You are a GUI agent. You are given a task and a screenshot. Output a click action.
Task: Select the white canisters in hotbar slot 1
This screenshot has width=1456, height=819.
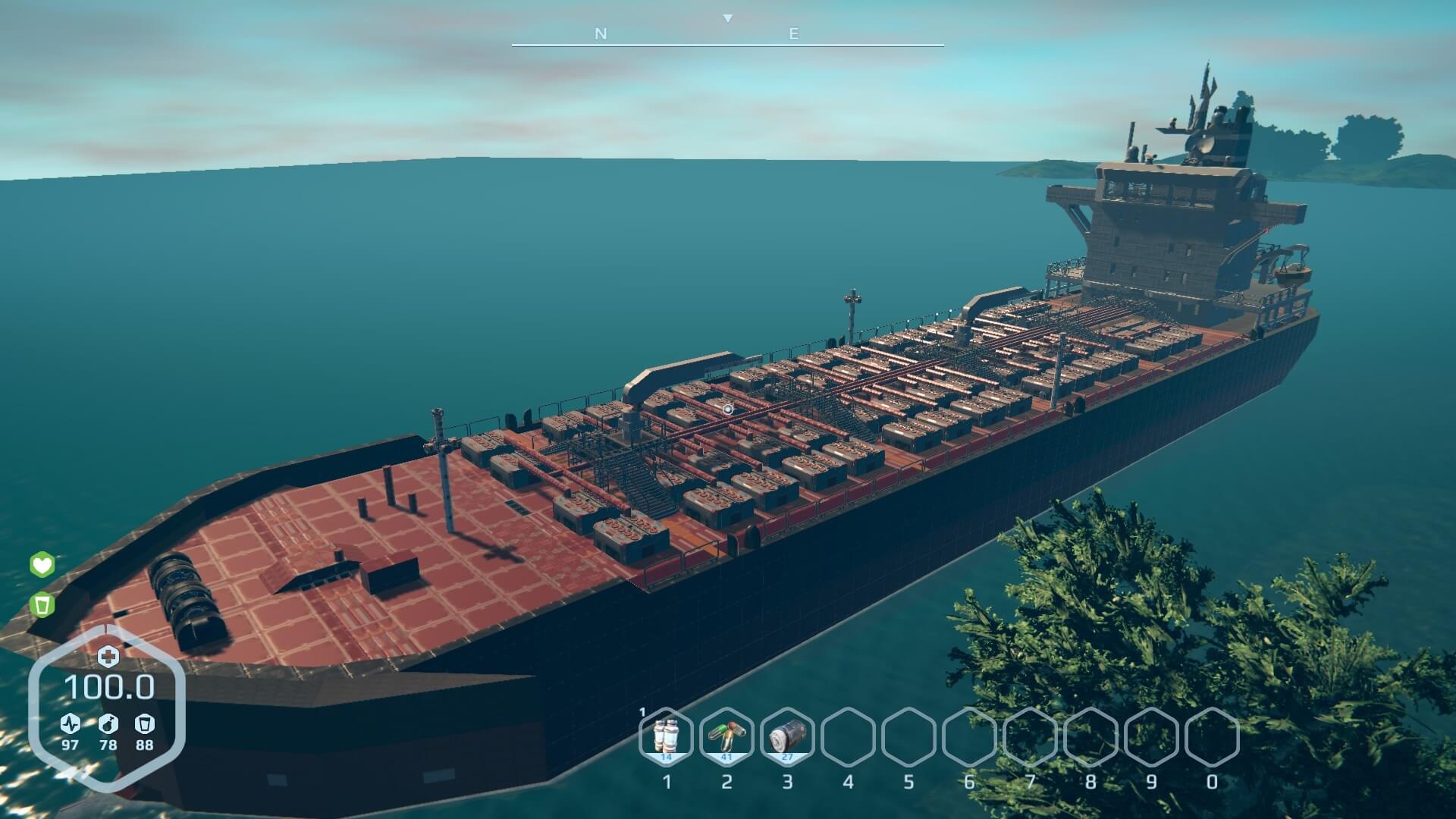[666, 736]
